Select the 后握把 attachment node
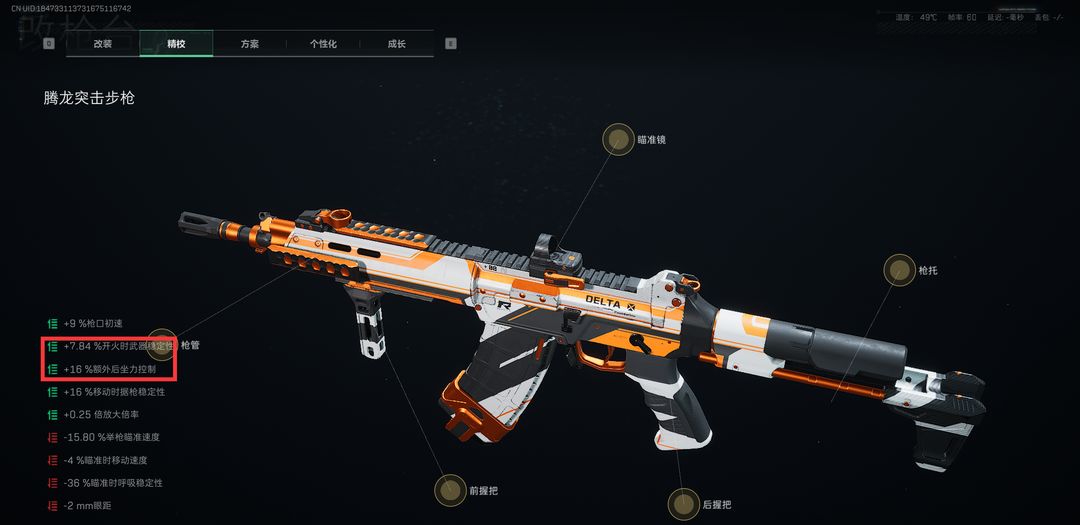Screen dimensions: 1080x525 coord(684,504)
